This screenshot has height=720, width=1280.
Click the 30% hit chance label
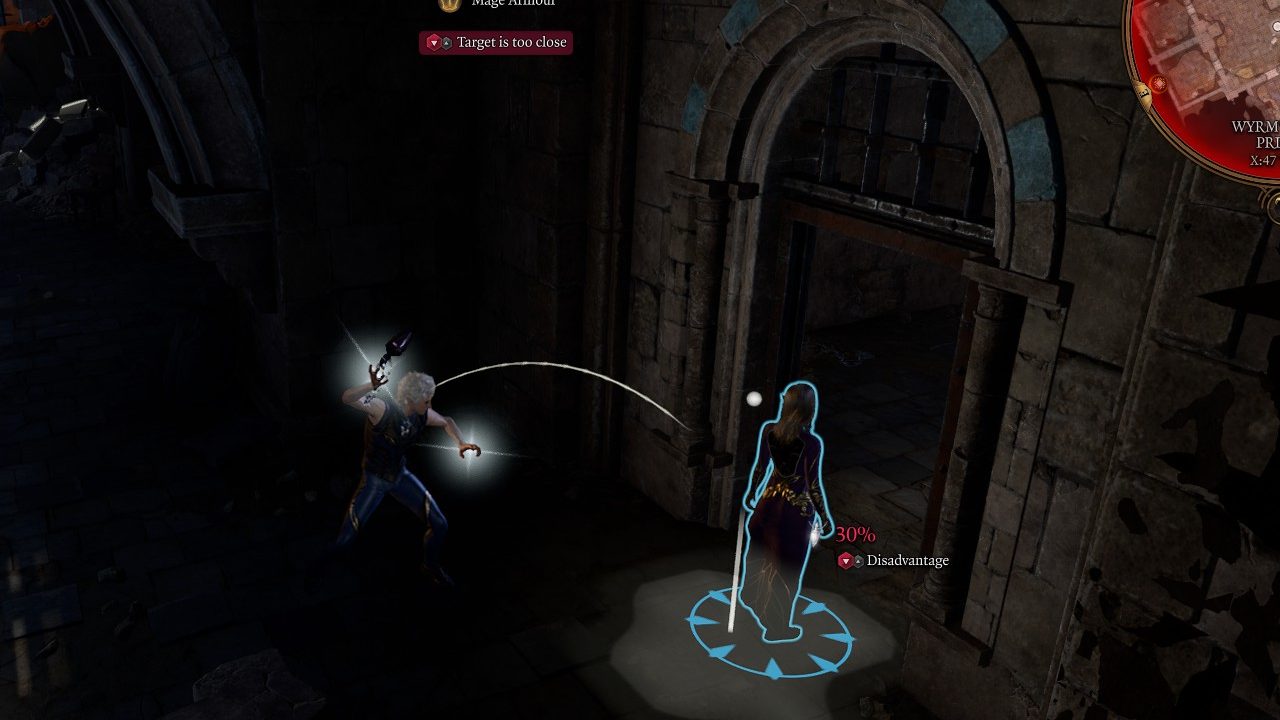coord(855,534)
